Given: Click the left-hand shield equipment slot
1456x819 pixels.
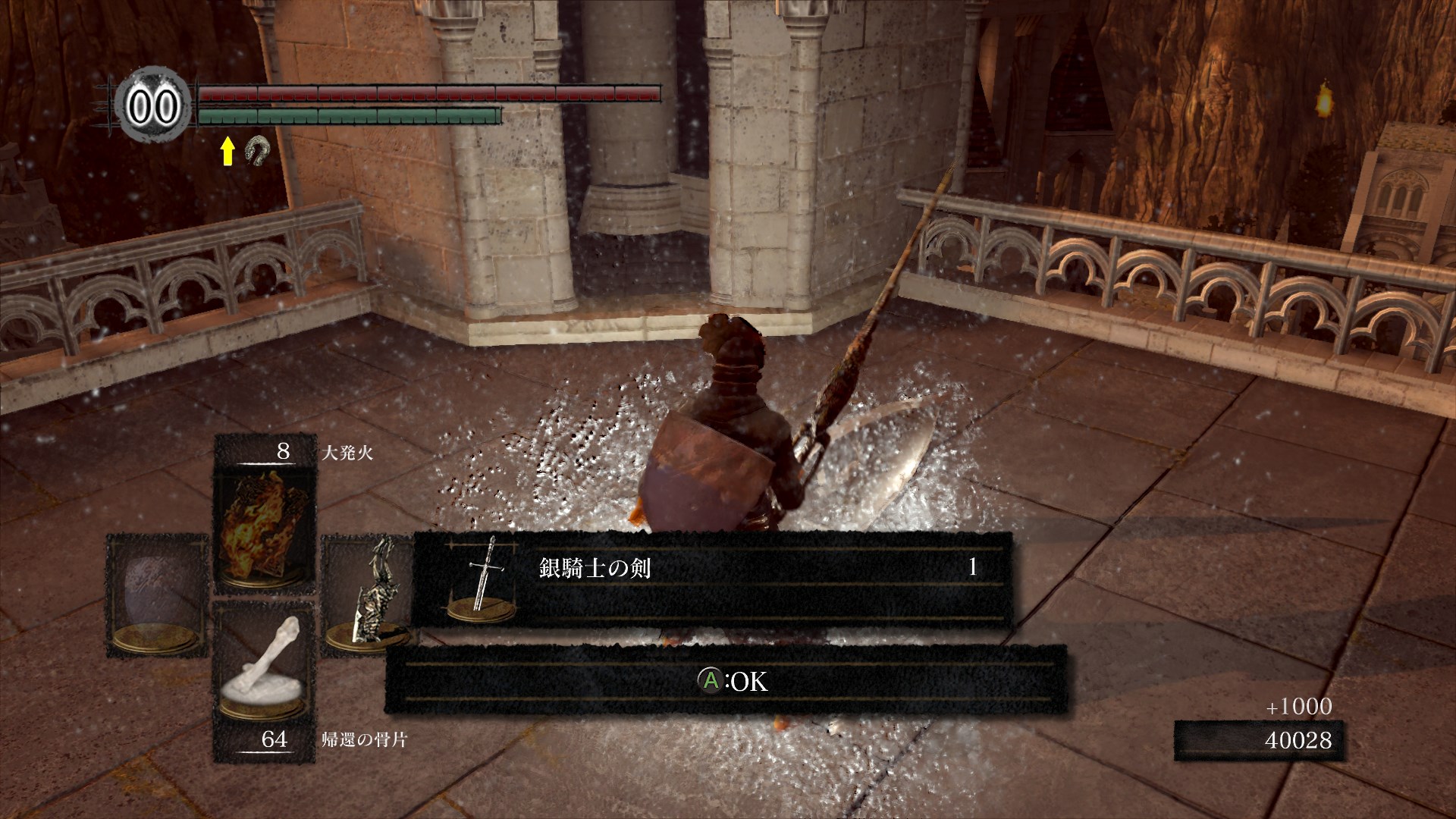Looking at the screenshot, I should pyautogui.click(x=157, y=595).
